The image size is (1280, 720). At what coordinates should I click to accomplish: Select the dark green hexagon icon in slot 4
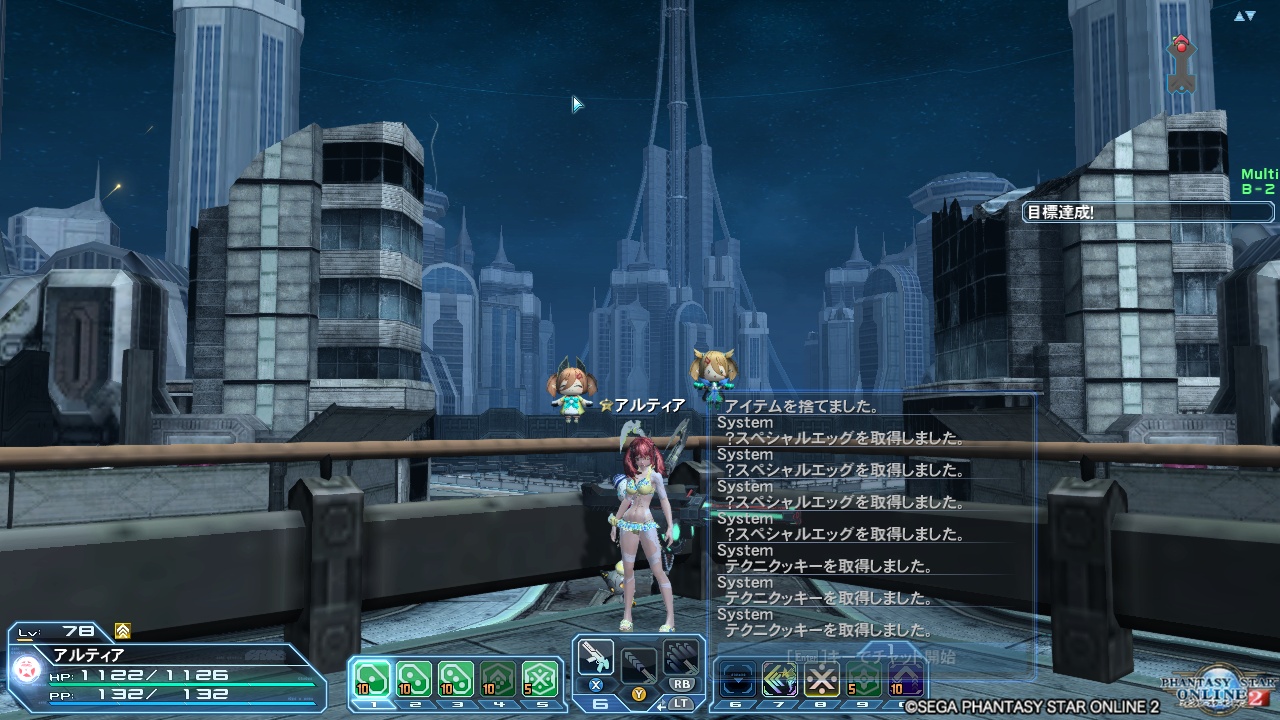pyautogui.click(x=498, y=680)
